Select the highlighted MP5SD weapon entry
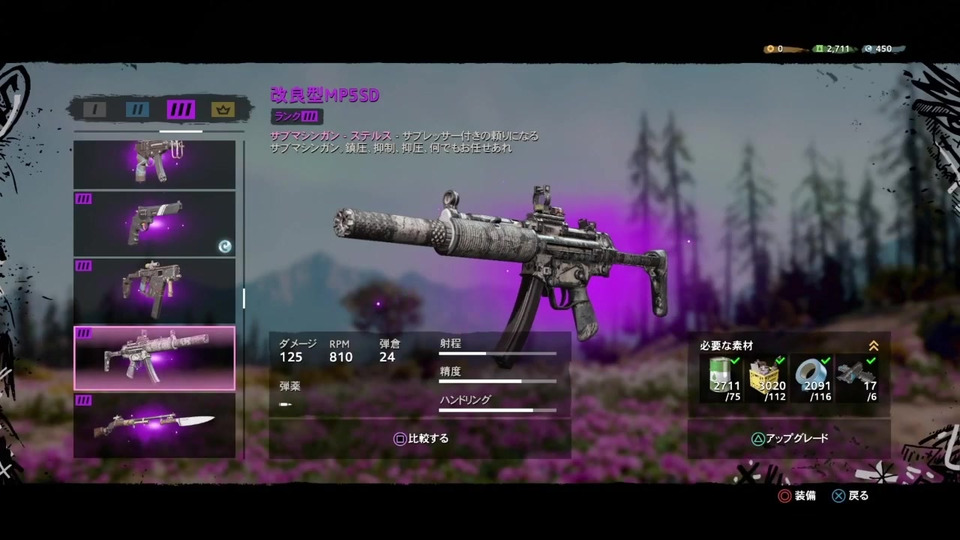 pyautogui.click(x=155, y=357)
